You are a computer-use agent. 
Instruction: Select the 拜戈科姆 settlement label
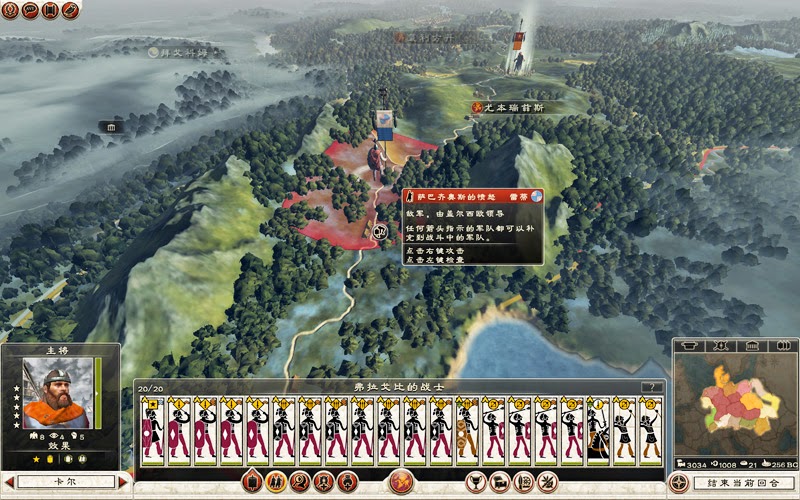pos(186,51)
